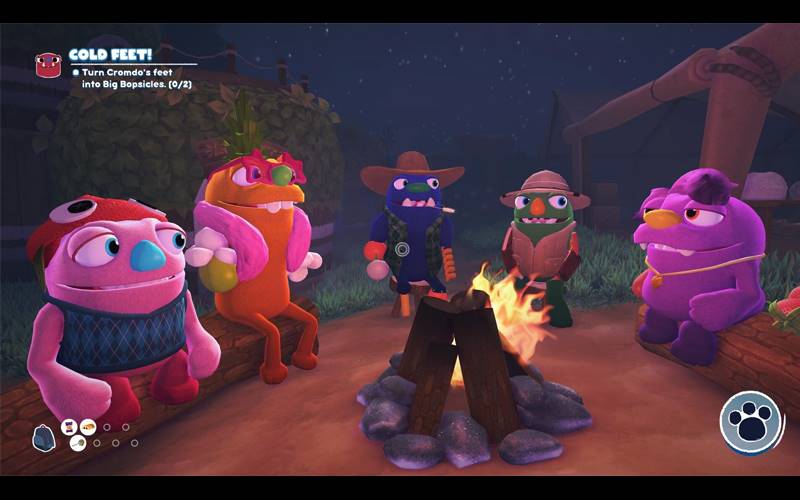
Task: Select the green broccoli item slot
Action: pos(78,443)
